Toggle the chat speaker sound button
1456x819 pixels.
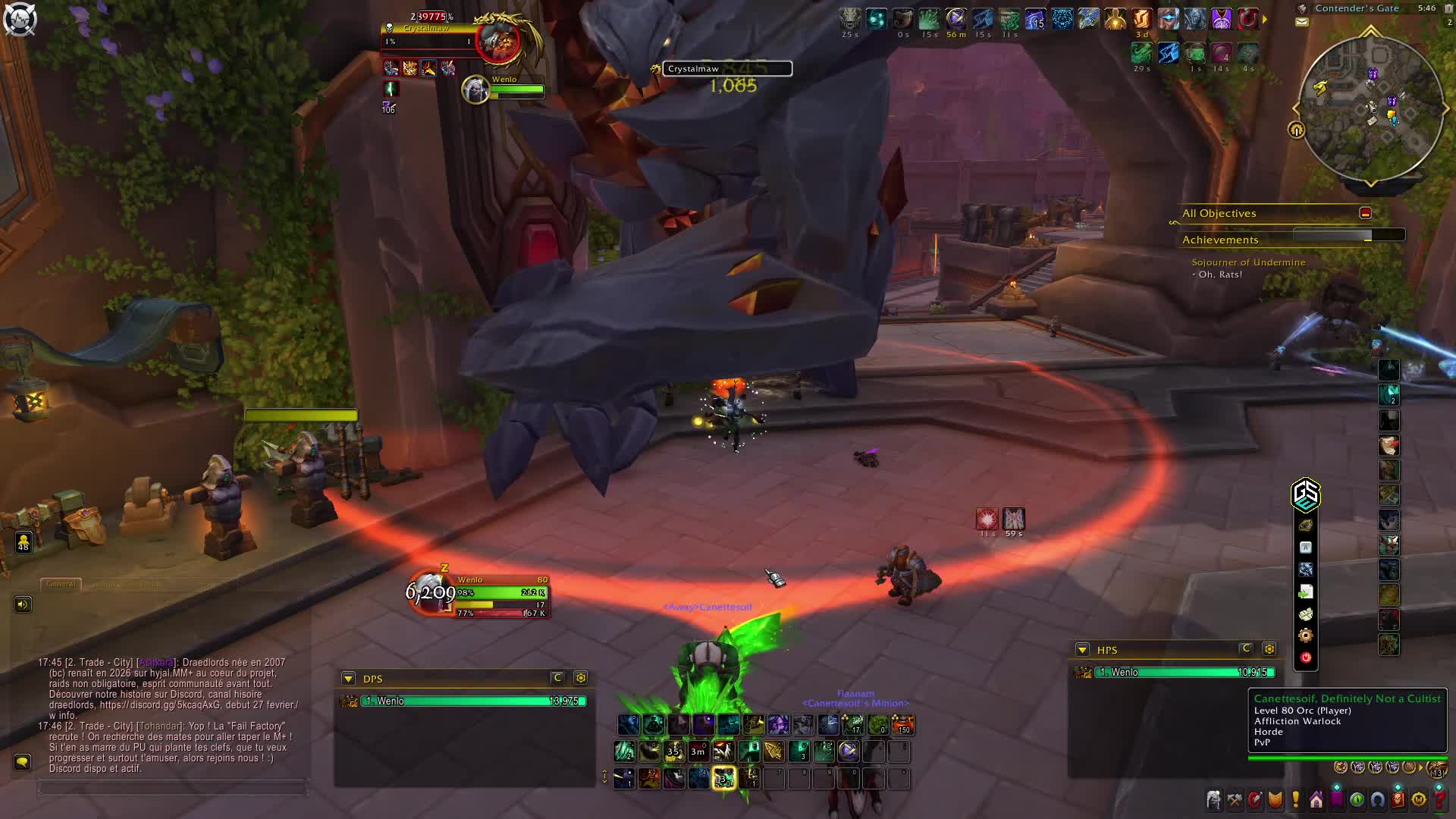(23, 604)
